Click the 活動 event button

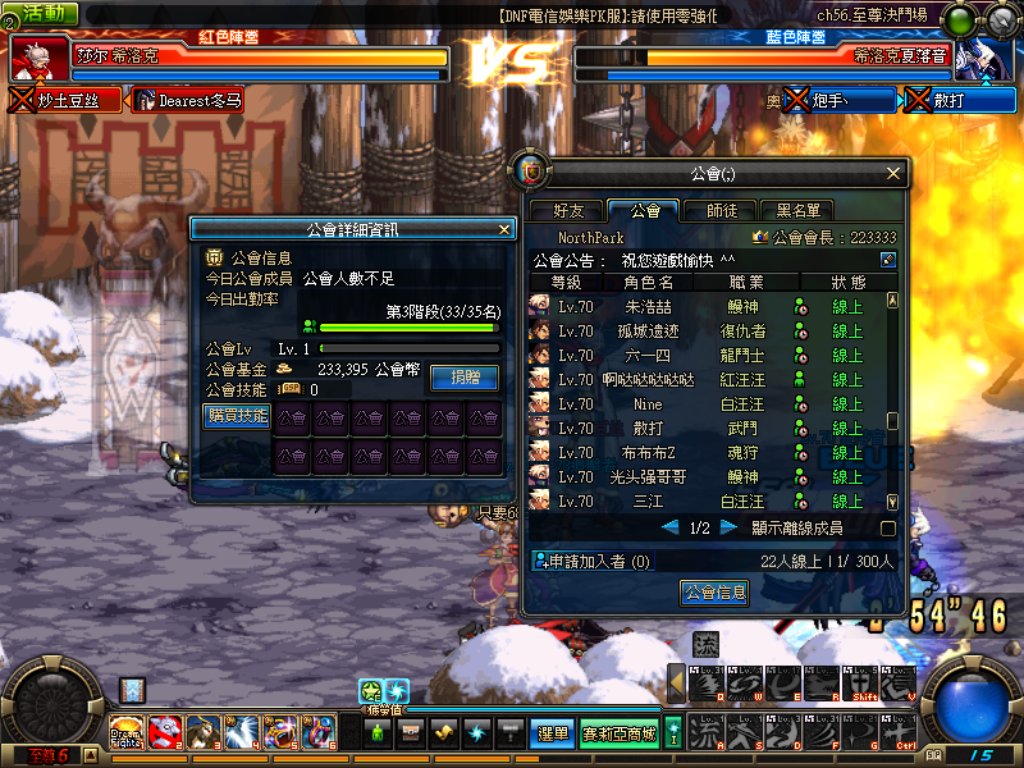(44, 13)
